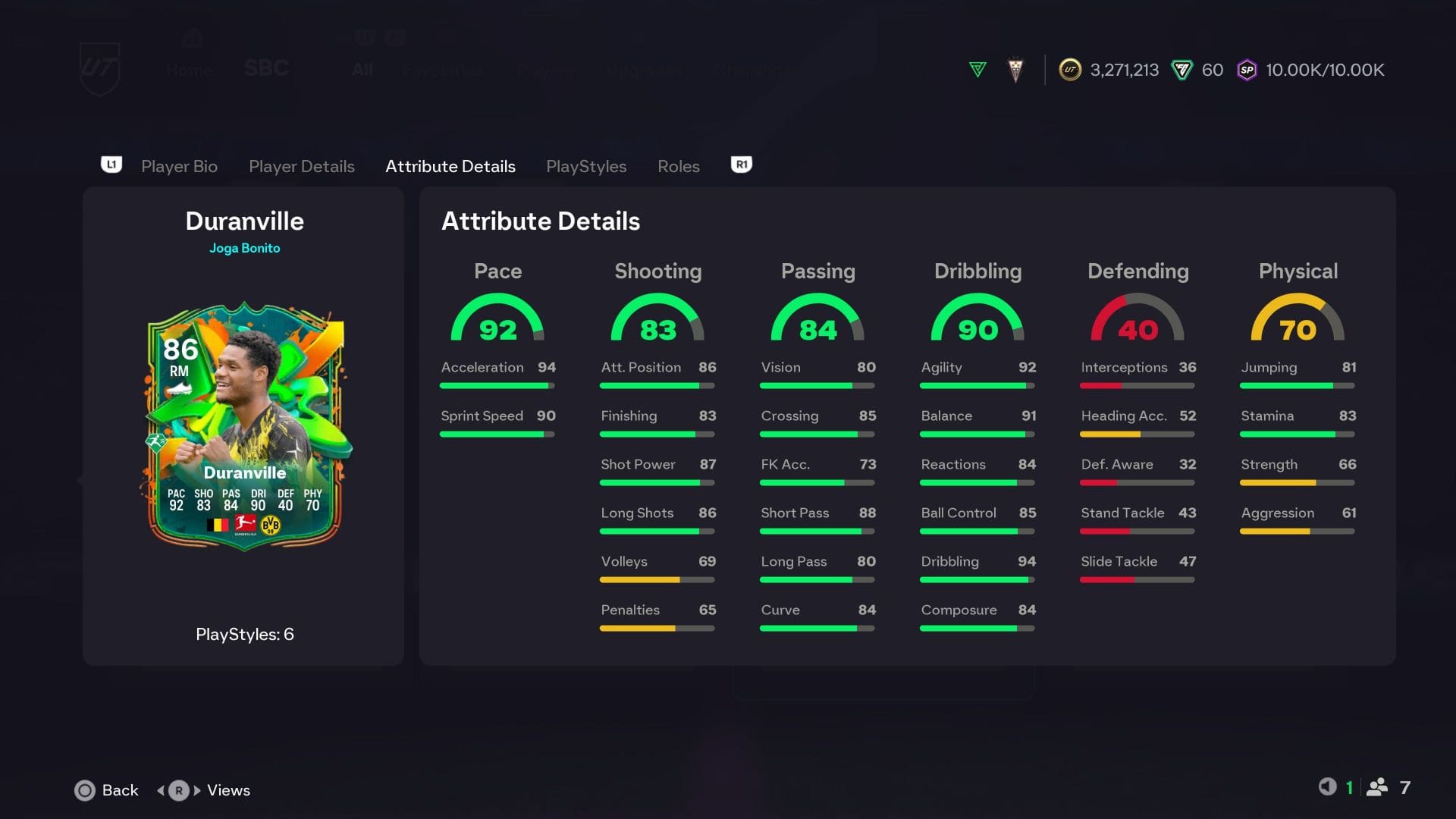1456x819 pixels.
Task: Cycle views with the left arrow control
Action: point(162,790)
